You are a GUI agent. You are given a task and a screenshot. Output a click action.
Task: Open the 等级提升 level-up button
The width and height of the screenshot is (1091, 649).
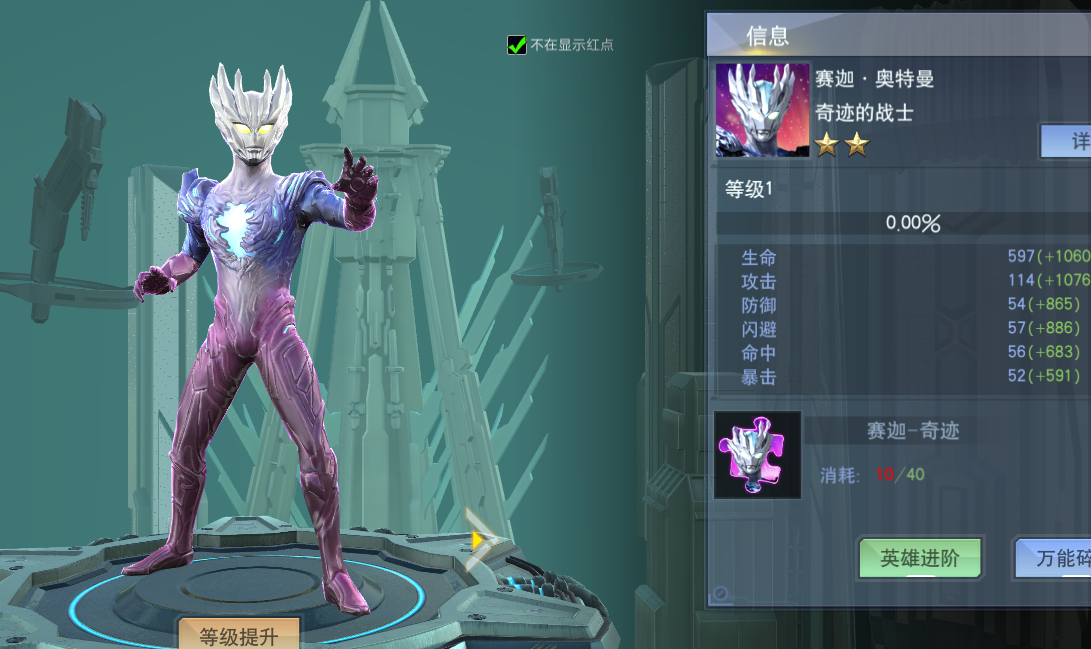click(x=238, y=634)
